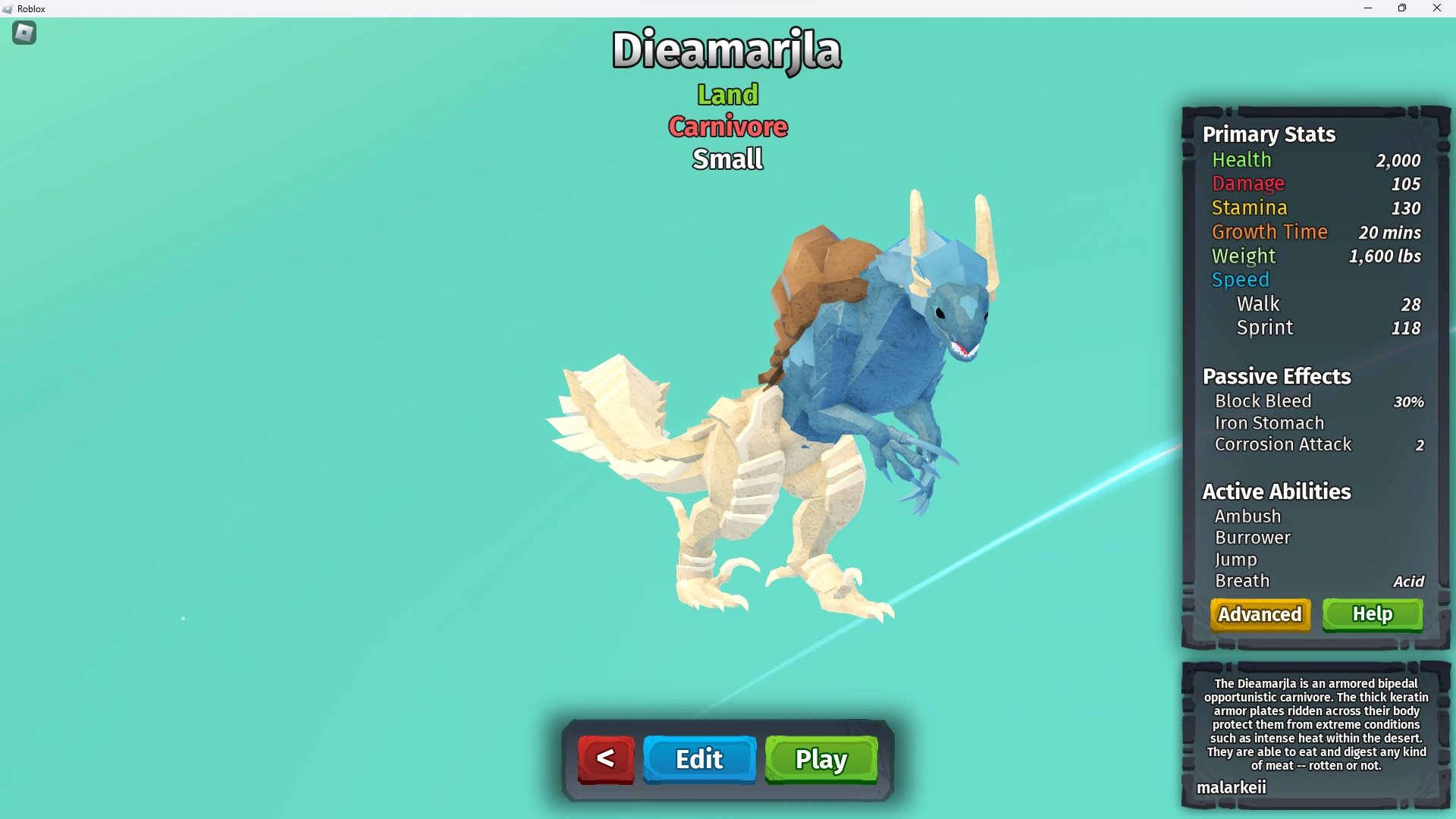Click the creator name malarkeii
This screenshot has height=819, width=1456.
click(x=1232, y=787)
